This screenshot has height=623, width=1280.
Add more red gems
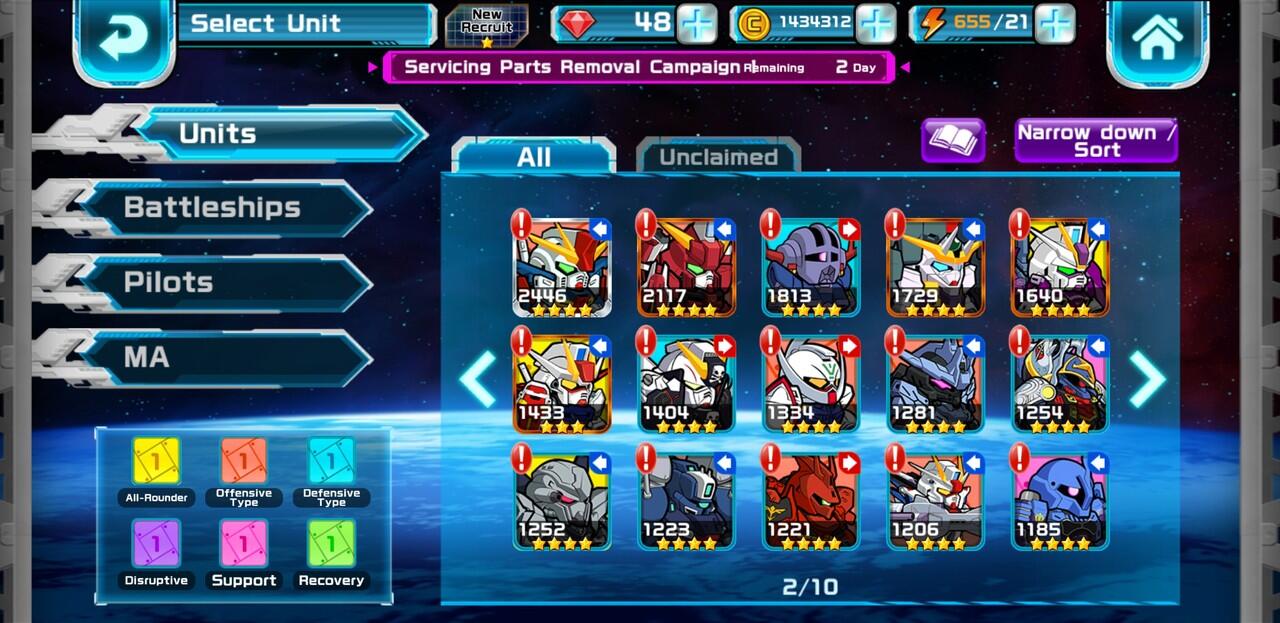pos(696,24)
